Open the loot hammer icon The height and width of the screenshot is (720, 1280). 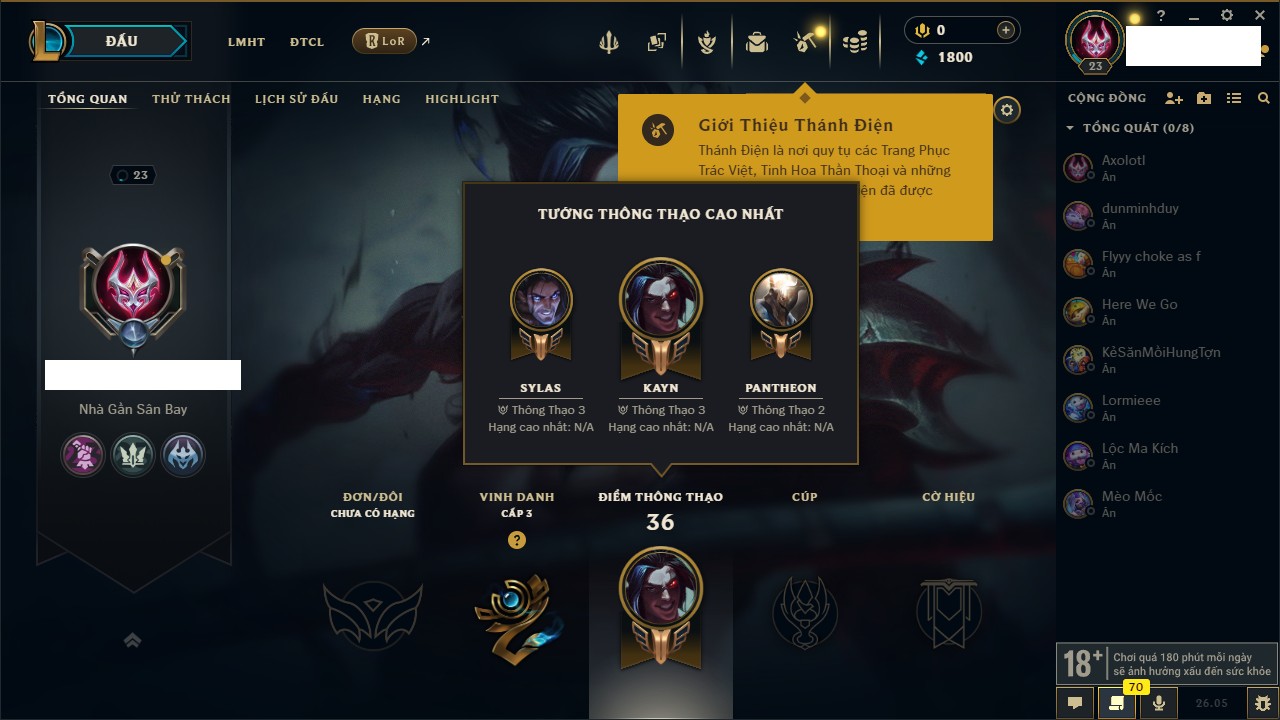pos(805,42)
